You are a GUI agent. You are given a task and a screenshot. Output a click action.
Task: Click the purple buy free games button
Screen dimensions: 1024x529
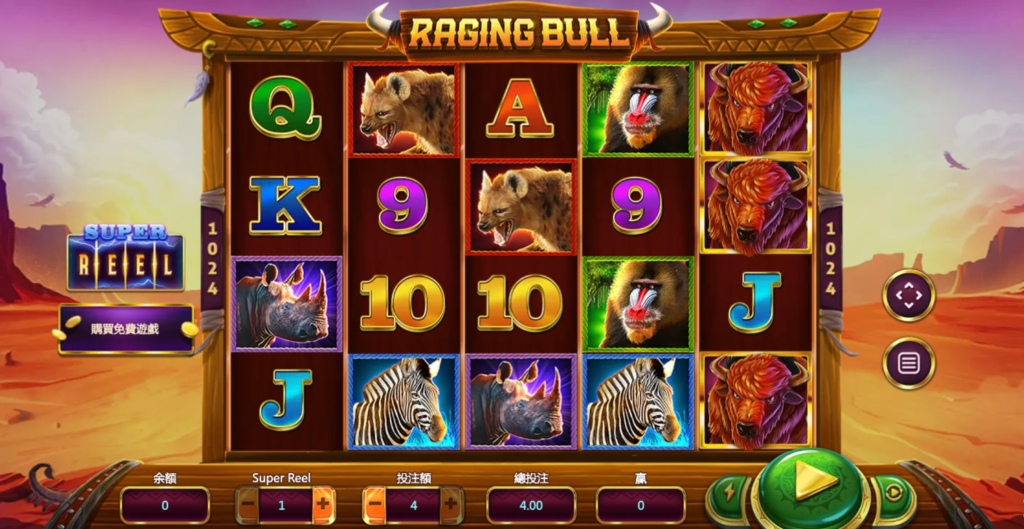click(x=126, y=329)
